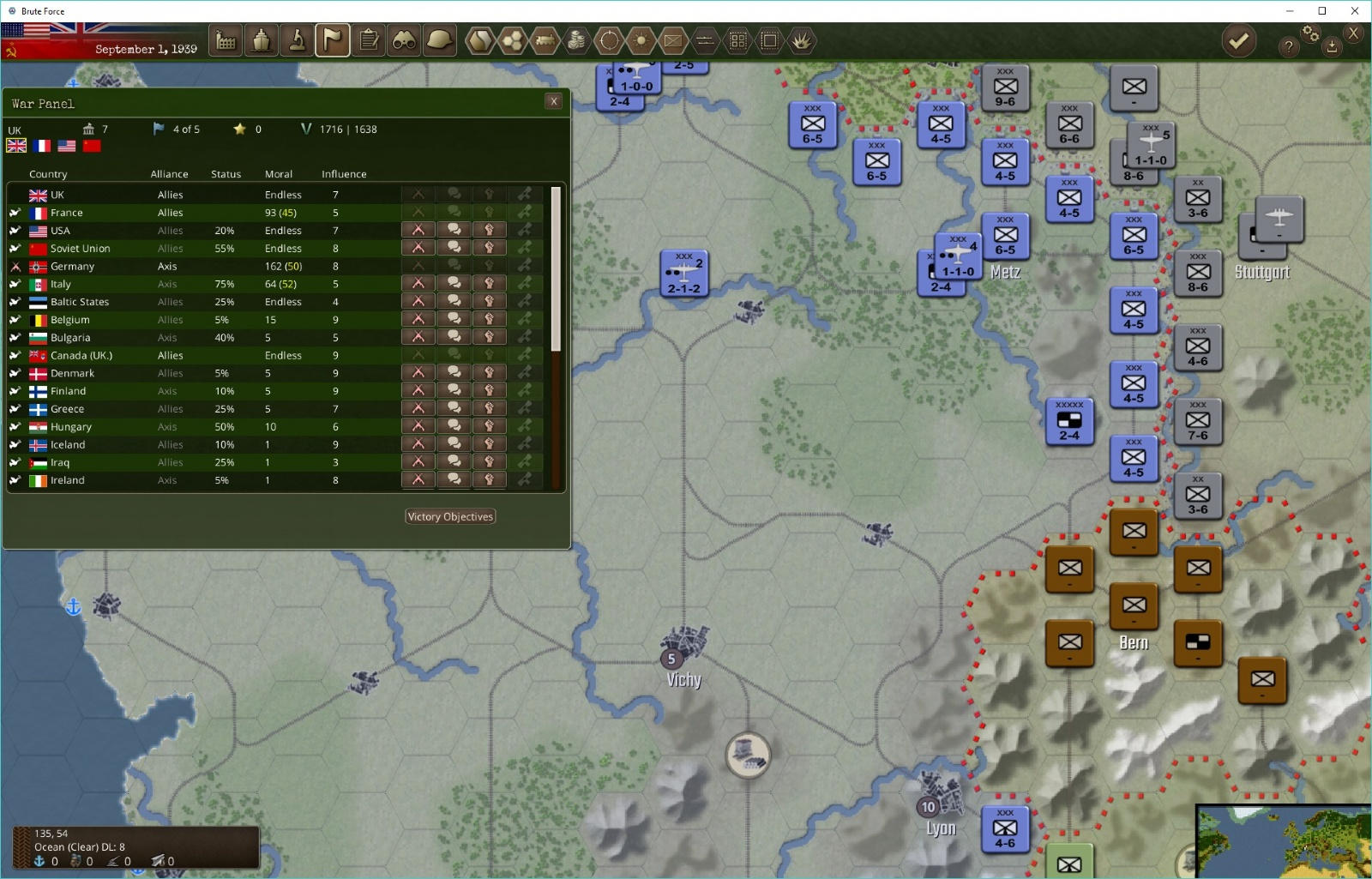Open the Victory Objectives button
The height and width of the screenshot is (879, 1372).
[x=449, y=516]
